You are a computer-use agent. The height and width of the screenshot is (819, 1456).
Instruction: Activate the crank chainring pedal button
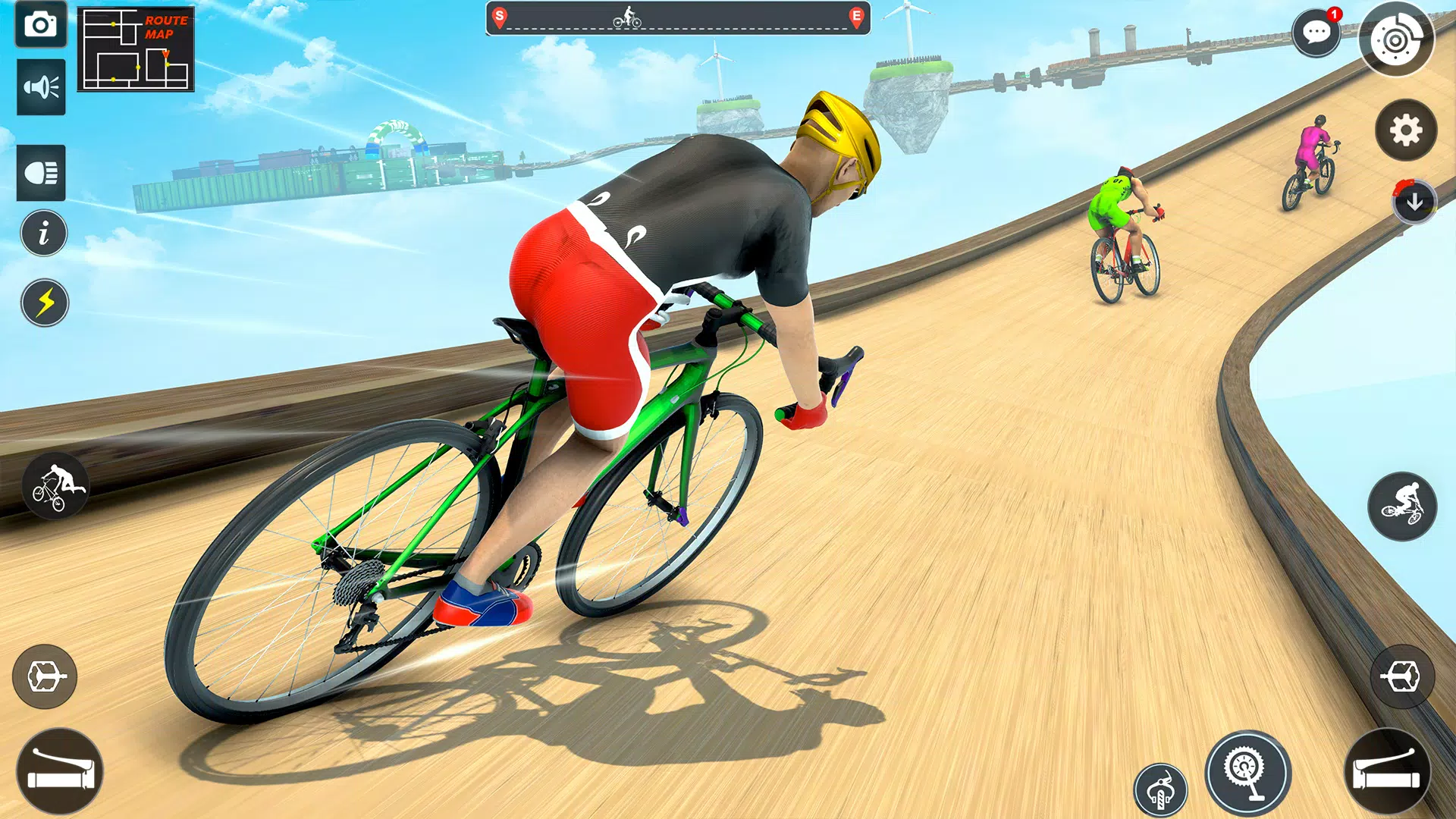pos(1247,772)
